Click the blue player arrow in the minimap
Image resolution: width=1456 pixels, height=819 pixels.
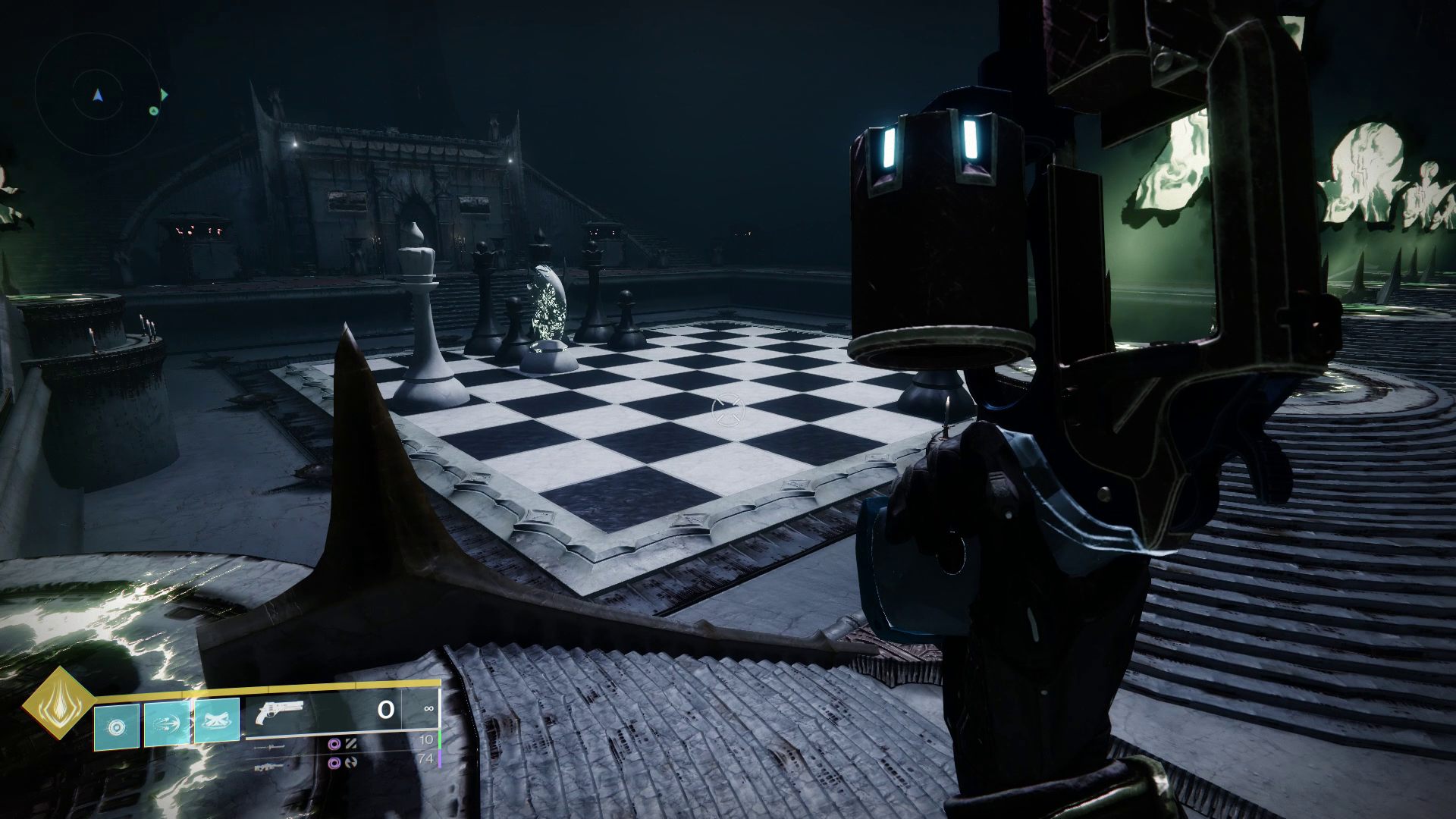click(98, 96)
